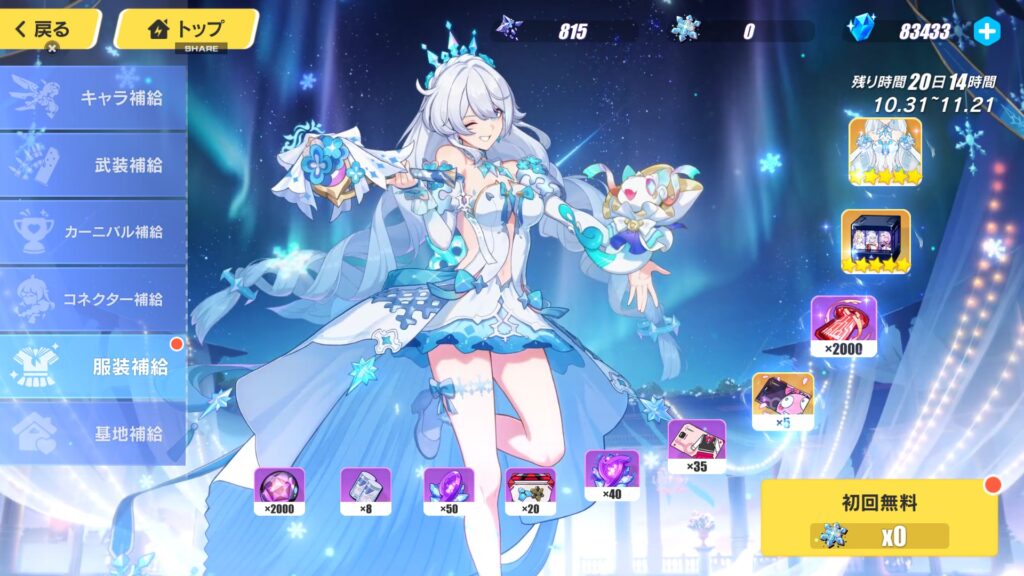Switch to 基地補給 tab
Screen dimensions: 1024x576
(x=93, y=433)
